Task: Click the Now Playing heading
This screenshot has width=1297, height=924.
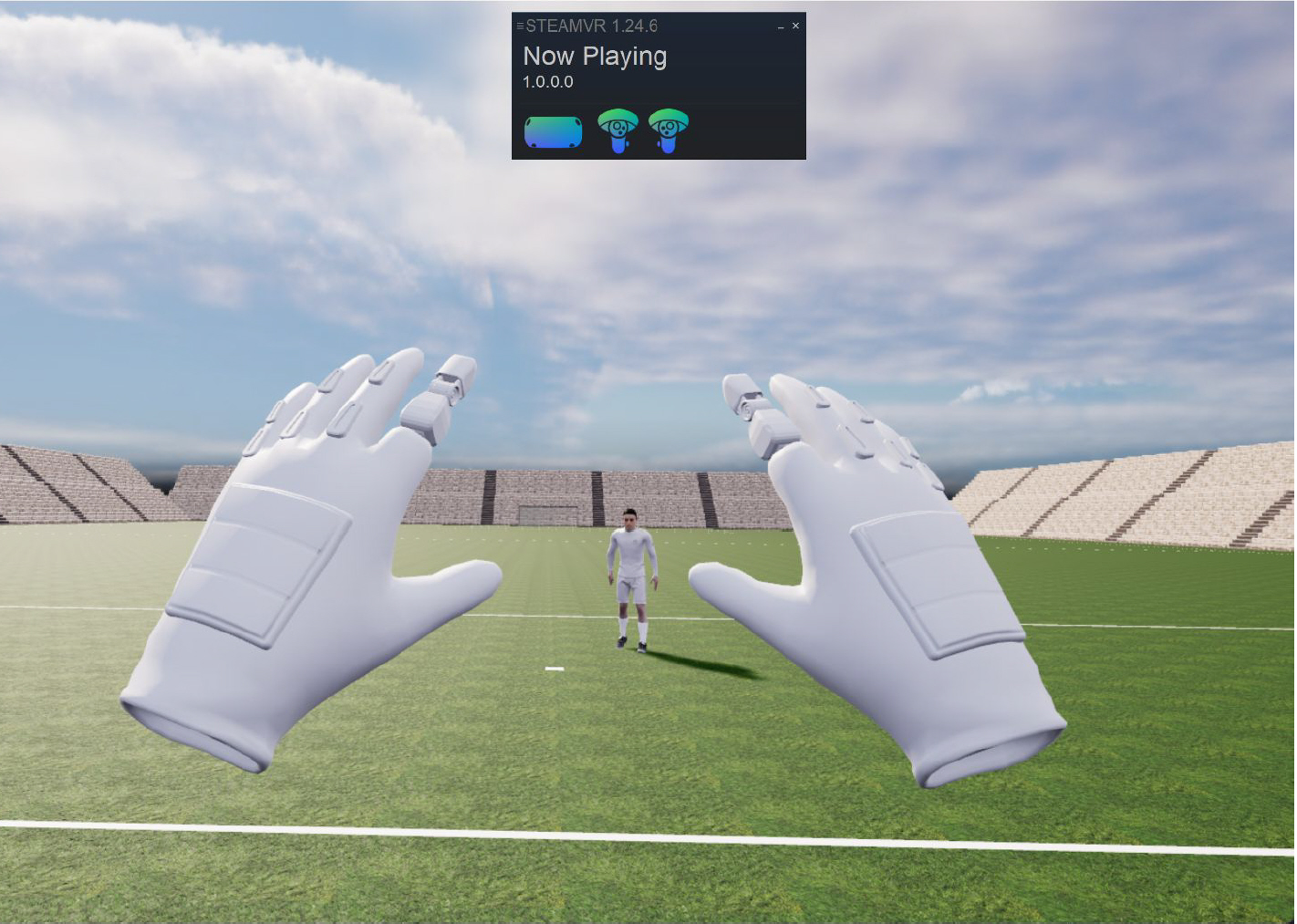Action: (594, 56)
